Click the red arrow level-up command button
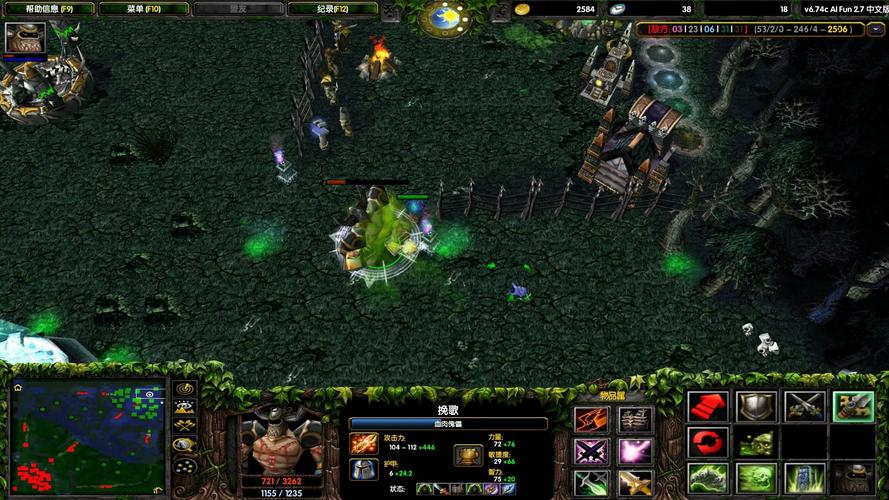The width and height of the screenshot is (889, 500). pyautogui.click(x=707, y=407)
